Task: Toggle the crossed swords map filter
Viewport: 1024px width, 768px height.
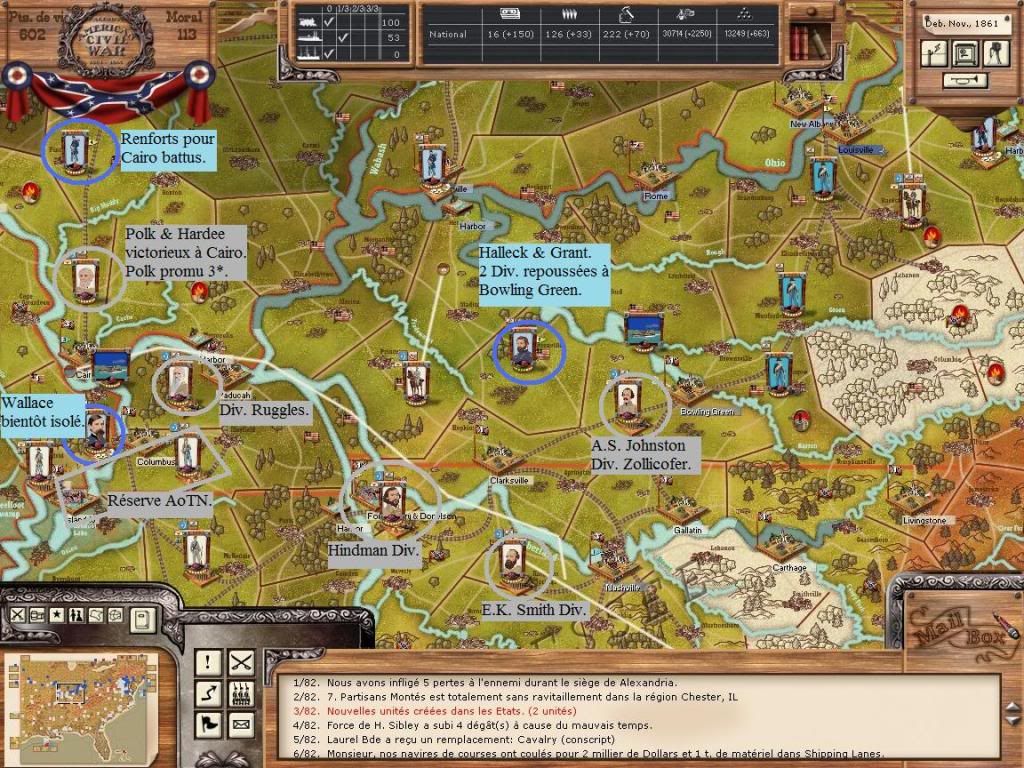Action: click(19, 614)
